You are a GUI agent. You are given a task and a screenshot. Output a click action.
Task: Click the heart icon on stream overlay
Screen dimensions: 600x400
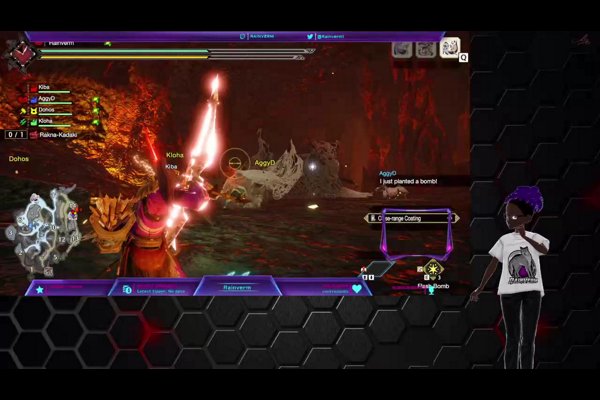pos(356,289)
